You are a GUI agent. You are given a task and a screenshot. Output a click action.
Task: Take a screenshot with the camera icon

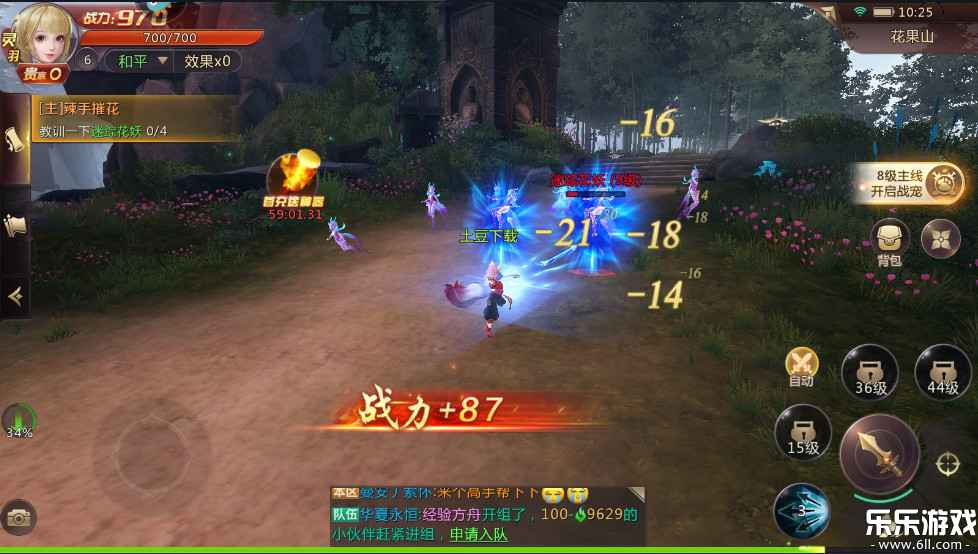click(17, 517)
